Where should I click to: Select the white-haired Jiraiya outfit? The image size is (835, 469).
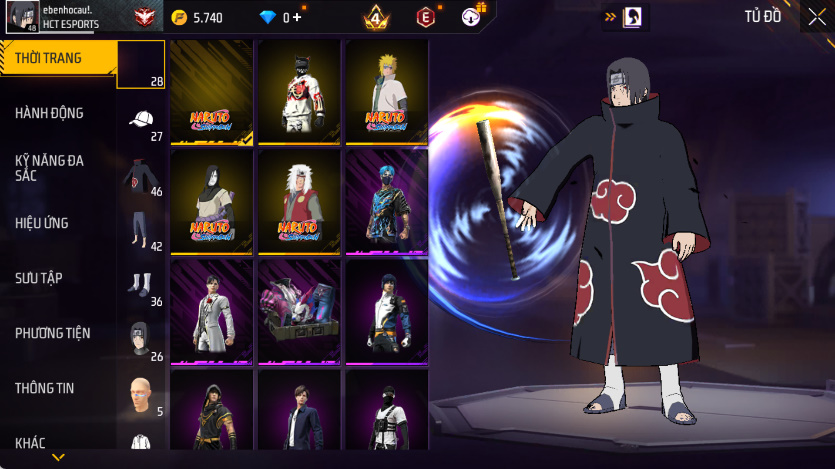[299, 201]
